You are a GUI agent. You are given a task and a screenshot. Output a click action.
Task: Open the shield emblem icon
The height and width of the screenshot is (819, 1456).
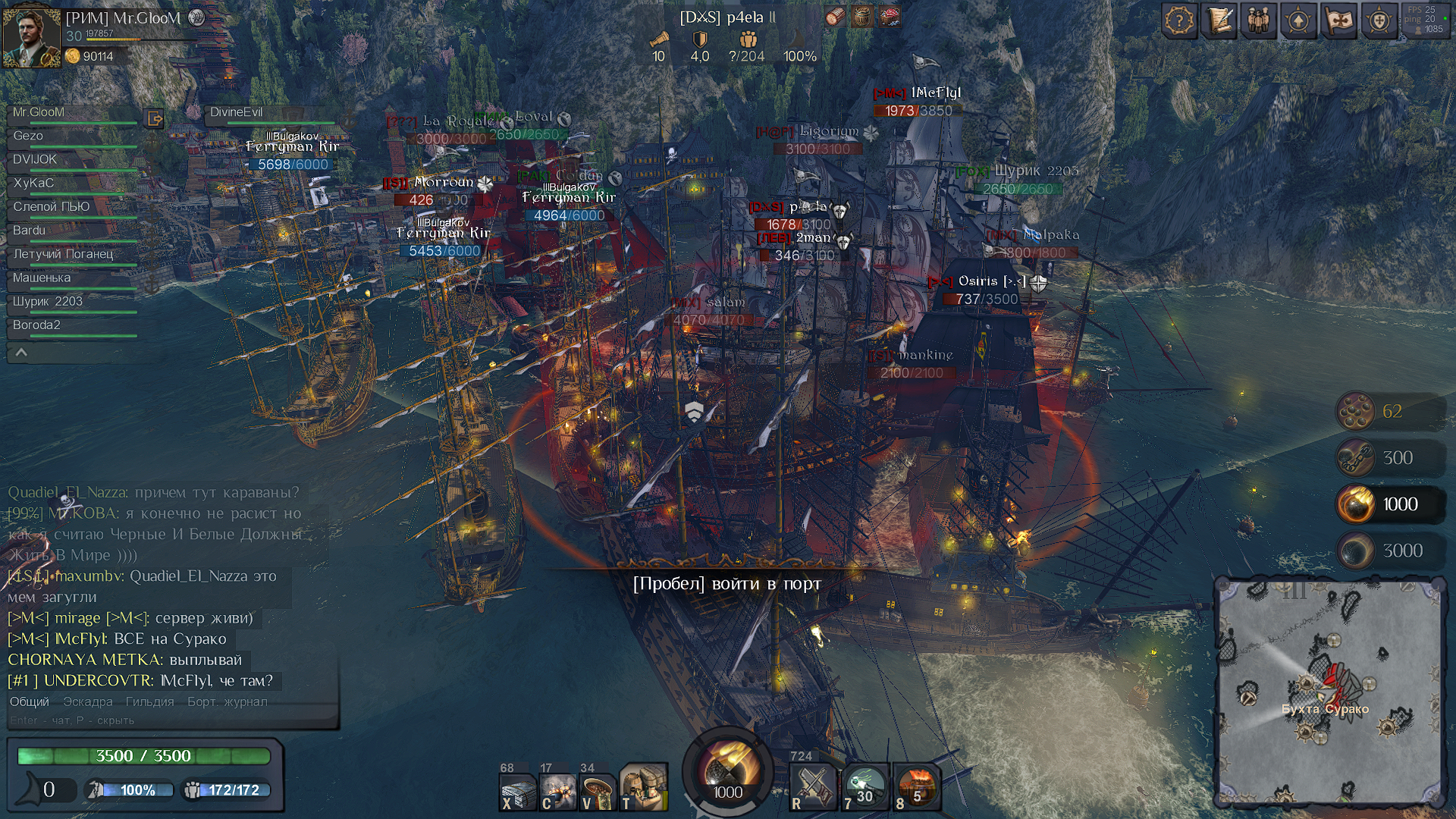[x=1379, y=21]
